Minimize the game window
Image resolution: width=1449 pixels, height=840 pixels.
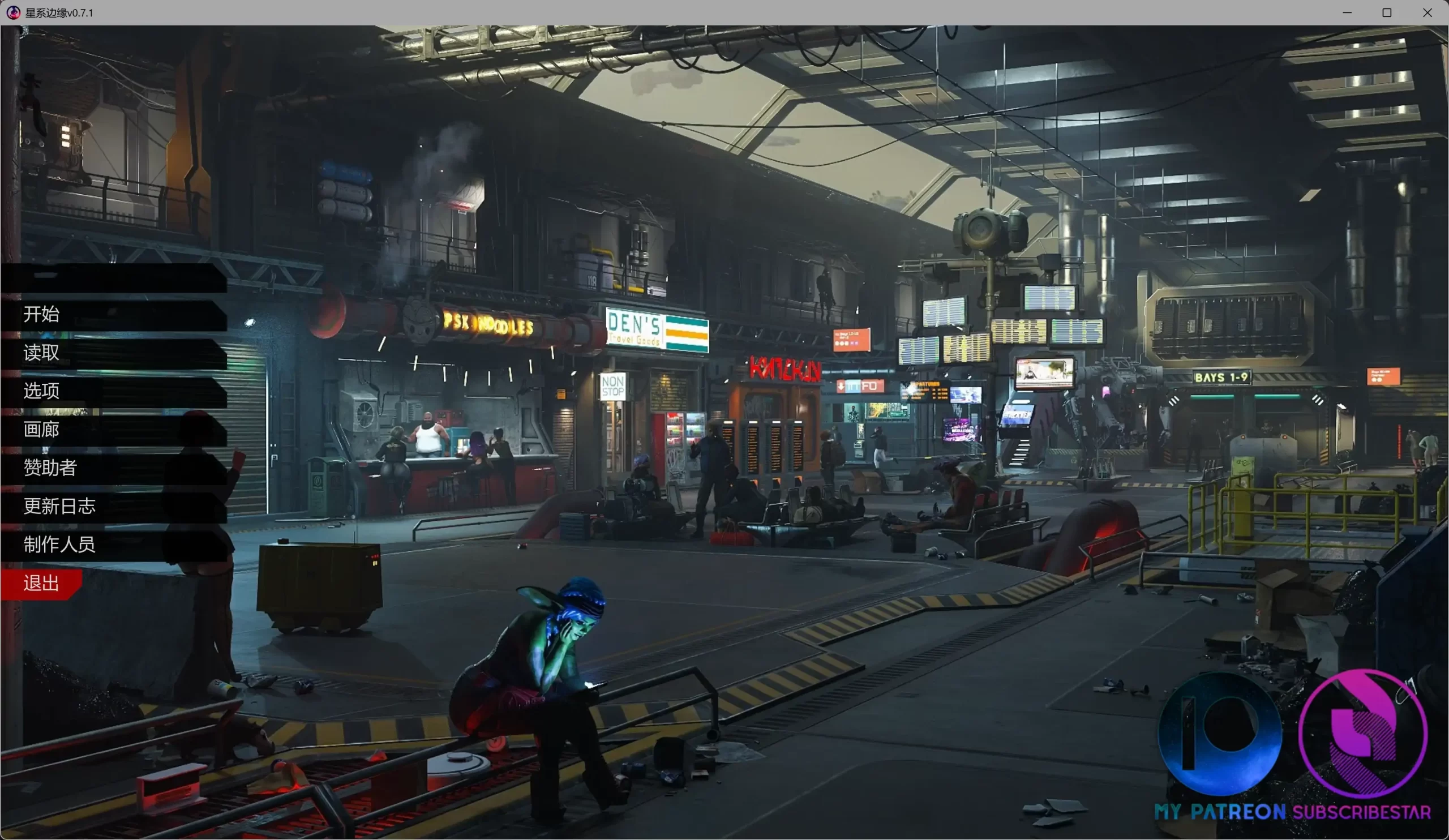(x=1347, y=12)
